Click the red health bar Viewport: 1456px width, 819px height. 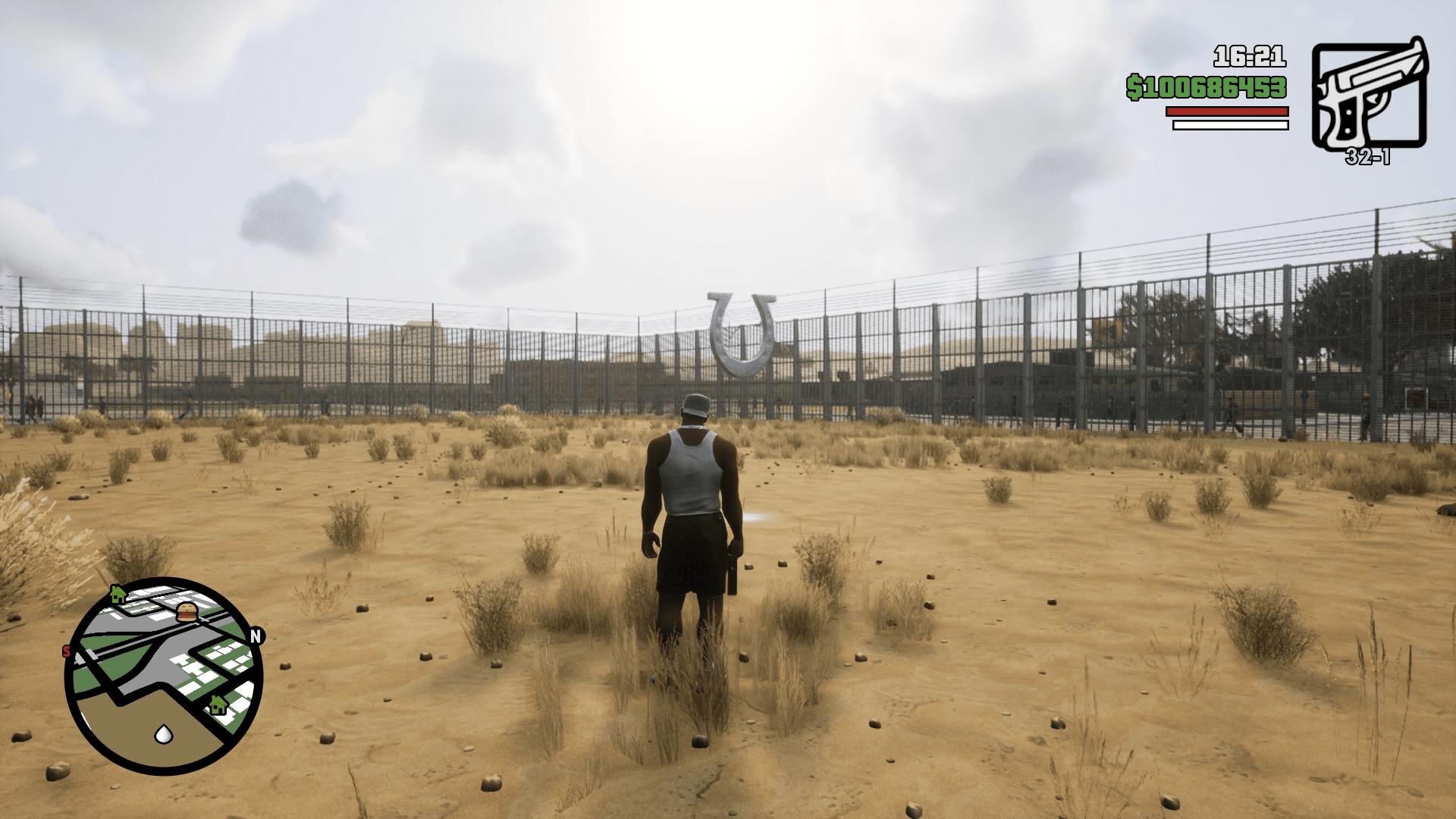[1227, 110]
